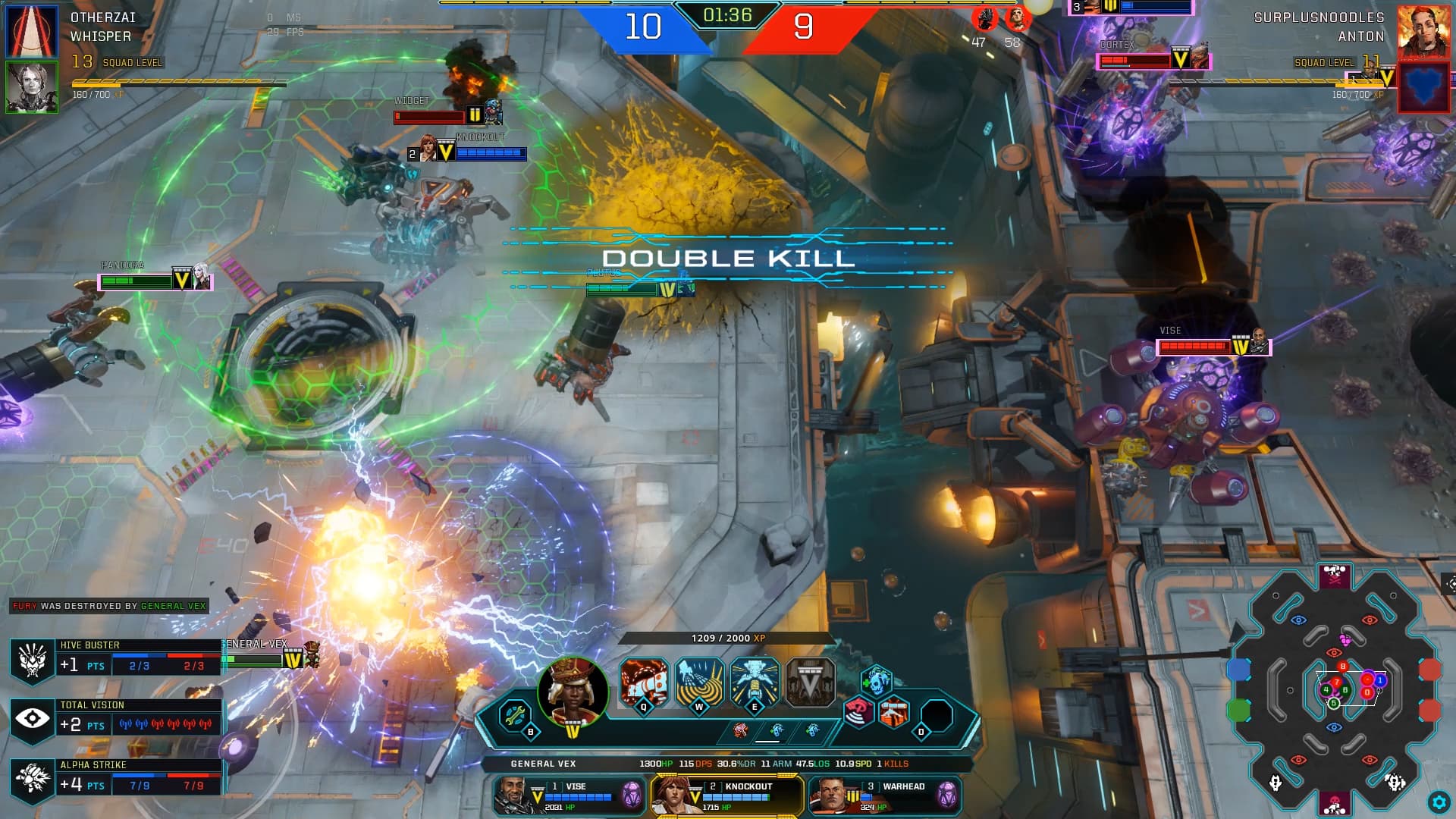
Task: Select the green skull heal hexagon icon
Action: tap(876, 679)
